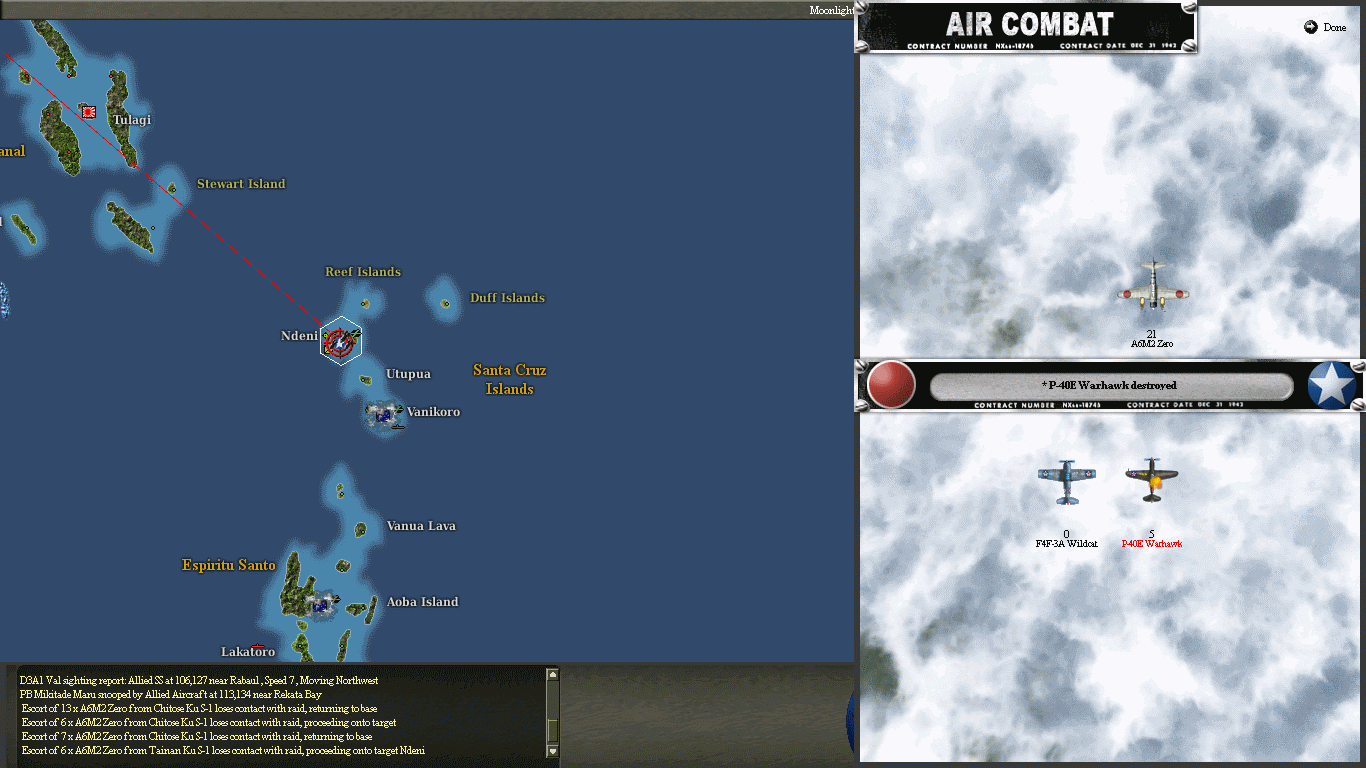Click the message log scroll-down arrow
The image size is (1366, 768).
click(x=551, y=749)
